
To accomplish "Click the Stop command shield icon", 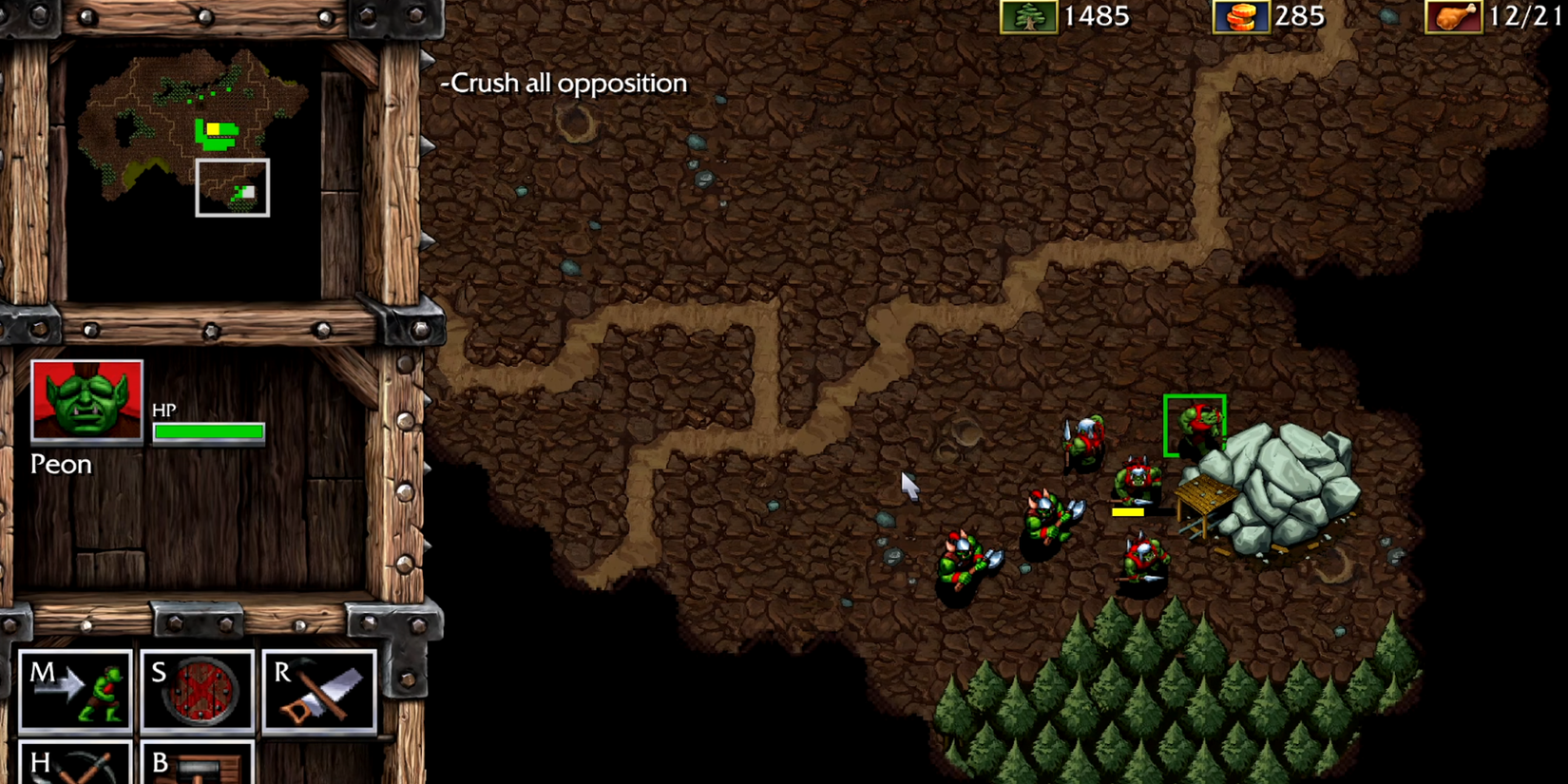I will click(x=198, y=691).
